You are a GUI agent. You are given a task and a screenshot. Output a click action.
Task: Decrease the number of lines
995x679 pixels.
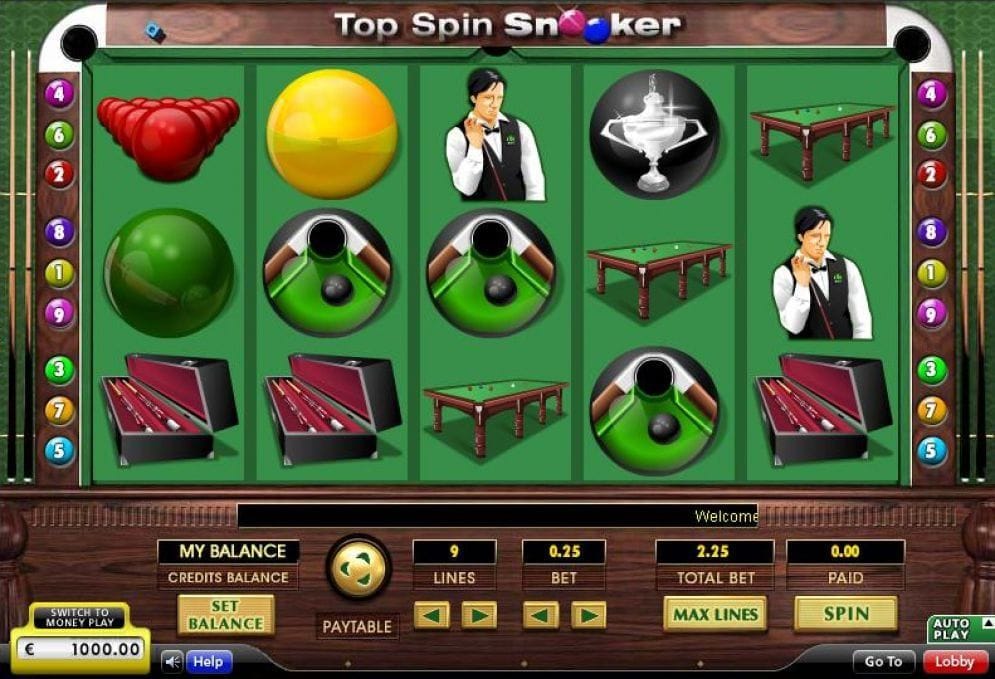[431, 615]
